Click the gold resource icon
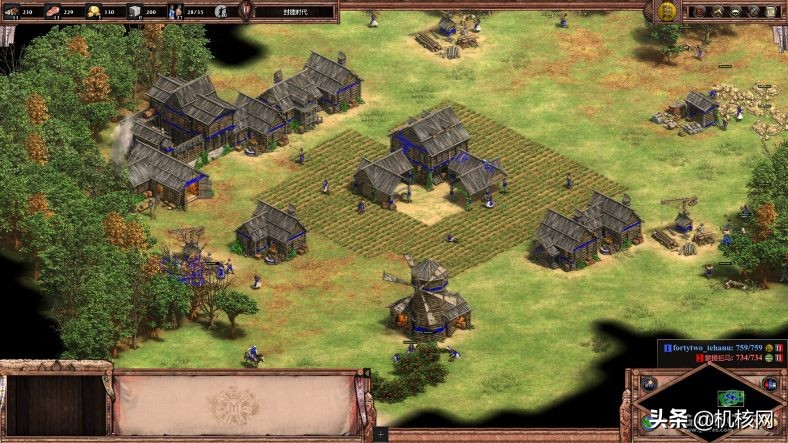788x443 pixels. click(96, 11)
